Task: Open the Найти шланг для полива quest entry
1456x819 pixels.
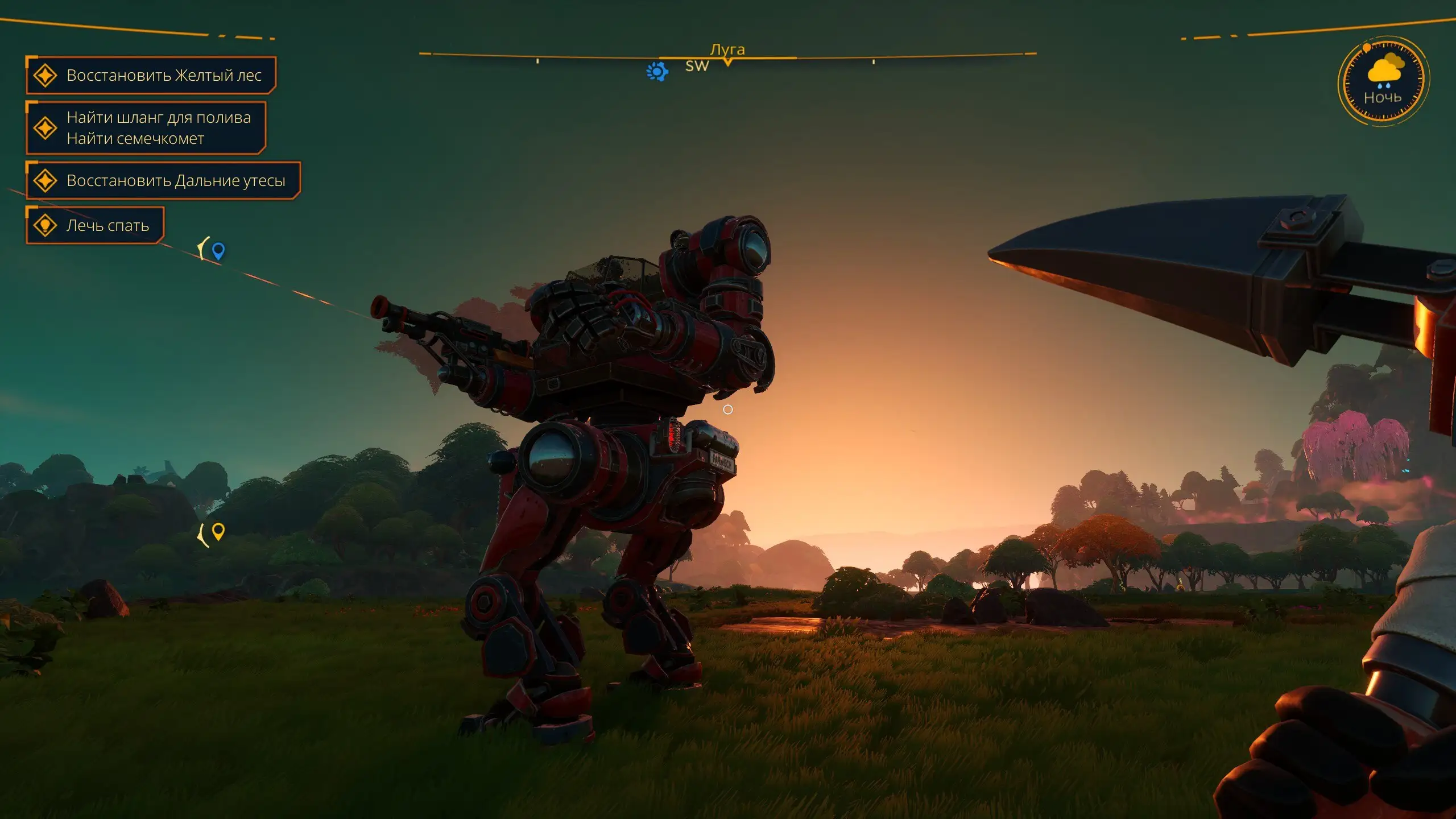Action: (x=147, y=127)
